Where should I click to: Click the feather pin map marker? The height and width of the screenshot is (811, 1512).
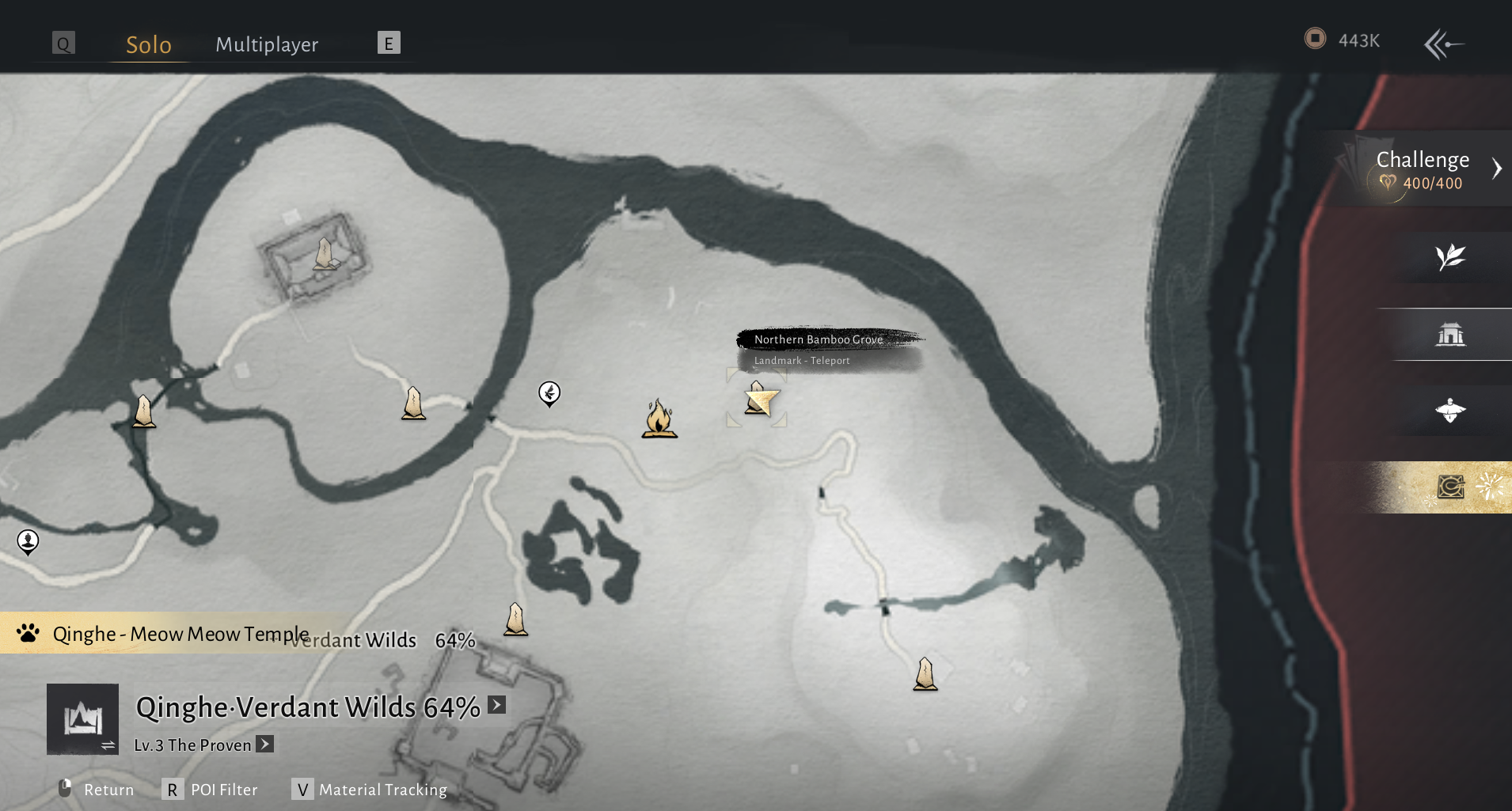pyautogui.click(x=549, y=392)
